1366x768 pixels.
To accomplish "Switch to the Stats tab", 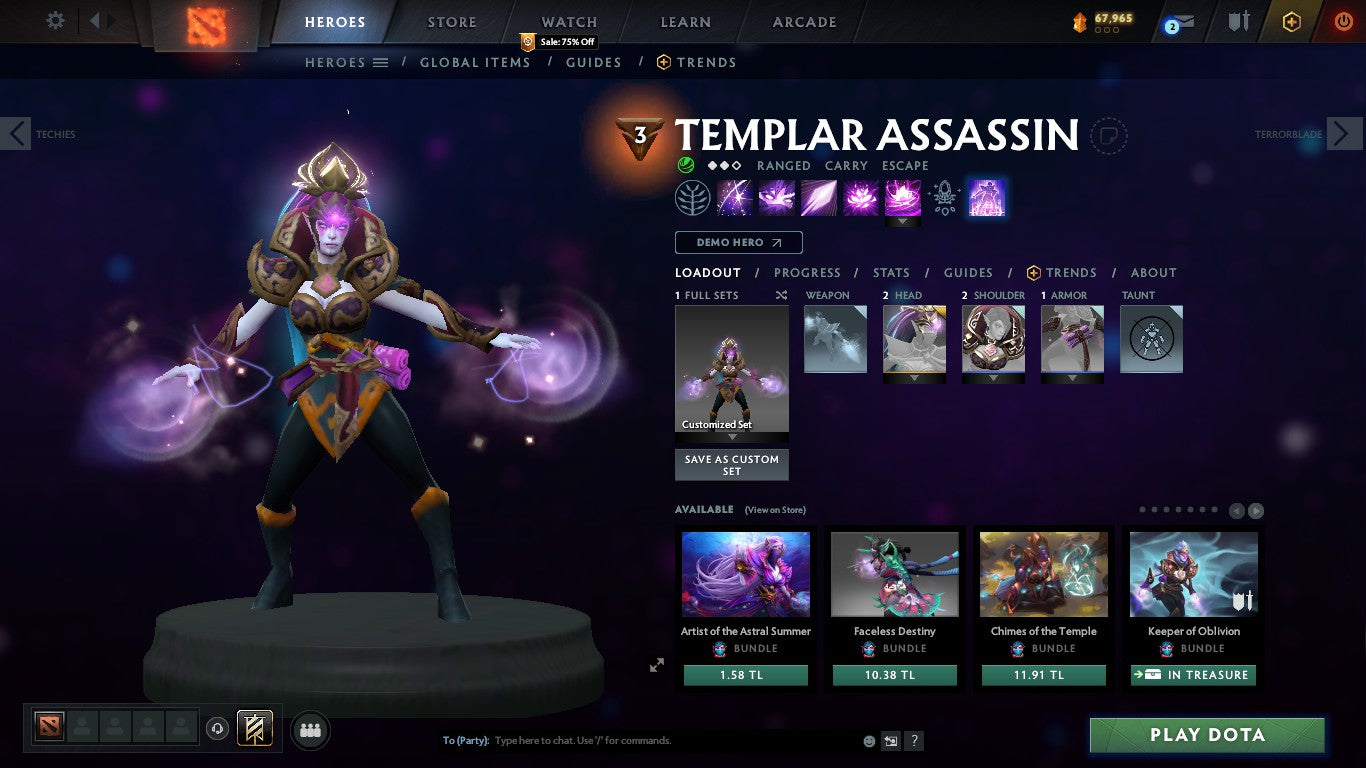I will 890,272.
